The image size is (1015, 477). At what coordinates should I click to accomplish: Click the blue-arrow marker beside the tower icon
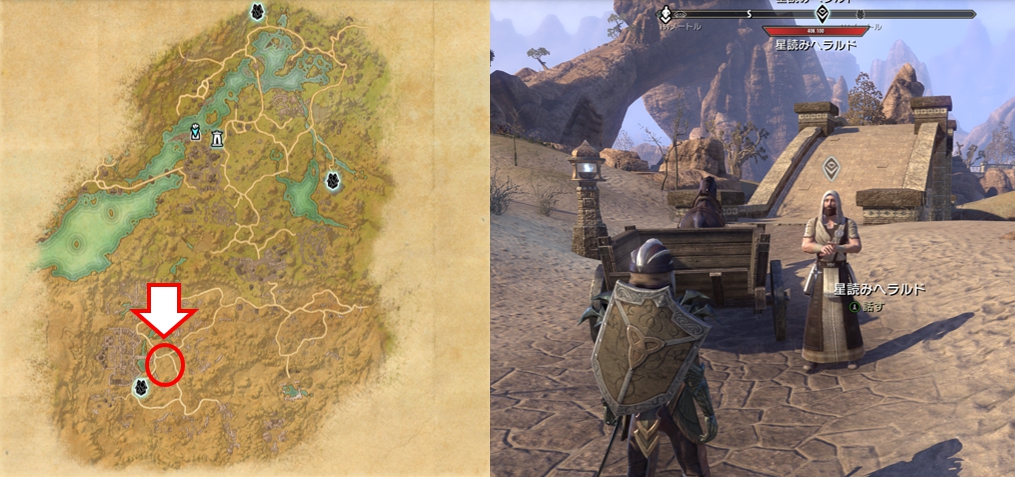click(197, 131)
